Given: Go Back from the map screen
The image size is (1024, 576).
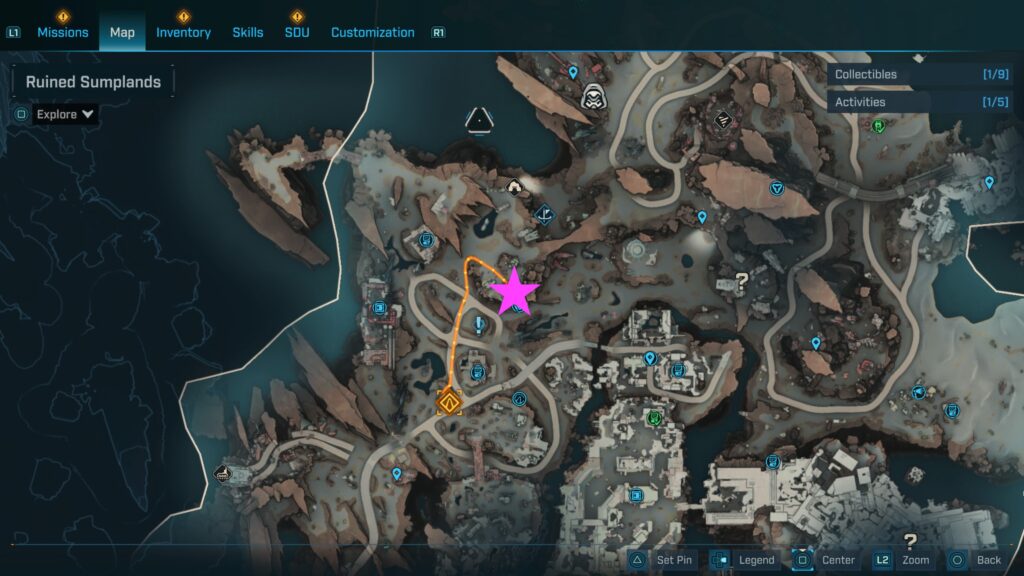Looking at the screenshot, I should coord(976,560).
